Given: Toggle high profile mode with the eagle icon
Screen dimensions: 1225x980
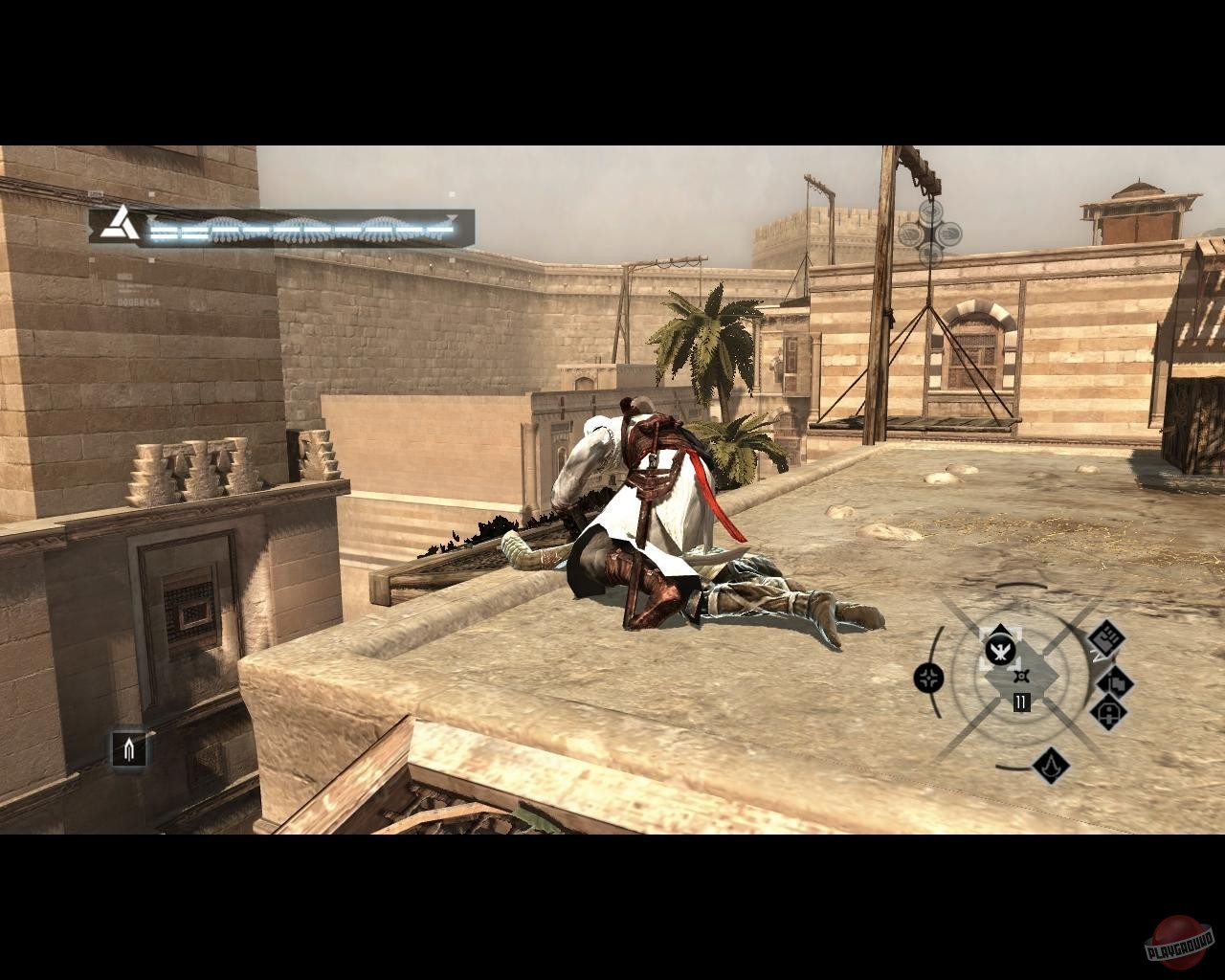Looking at the screenshot, I should pyautogui.click(x=1001, y=651).
